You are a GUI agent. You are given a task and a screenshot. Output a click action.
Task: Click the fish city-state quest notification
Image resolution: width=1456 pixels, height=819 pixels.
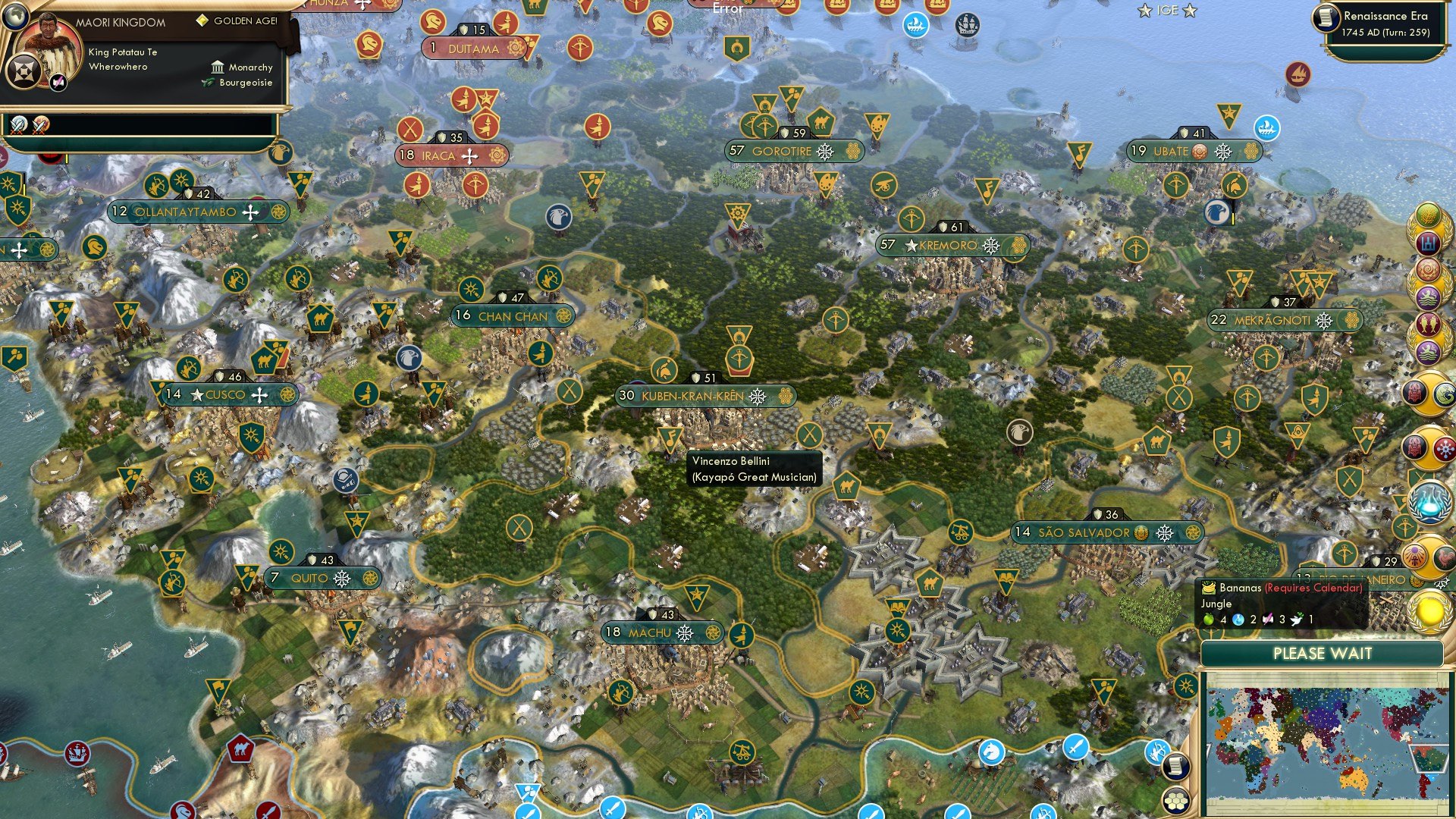coord(1427,322)
